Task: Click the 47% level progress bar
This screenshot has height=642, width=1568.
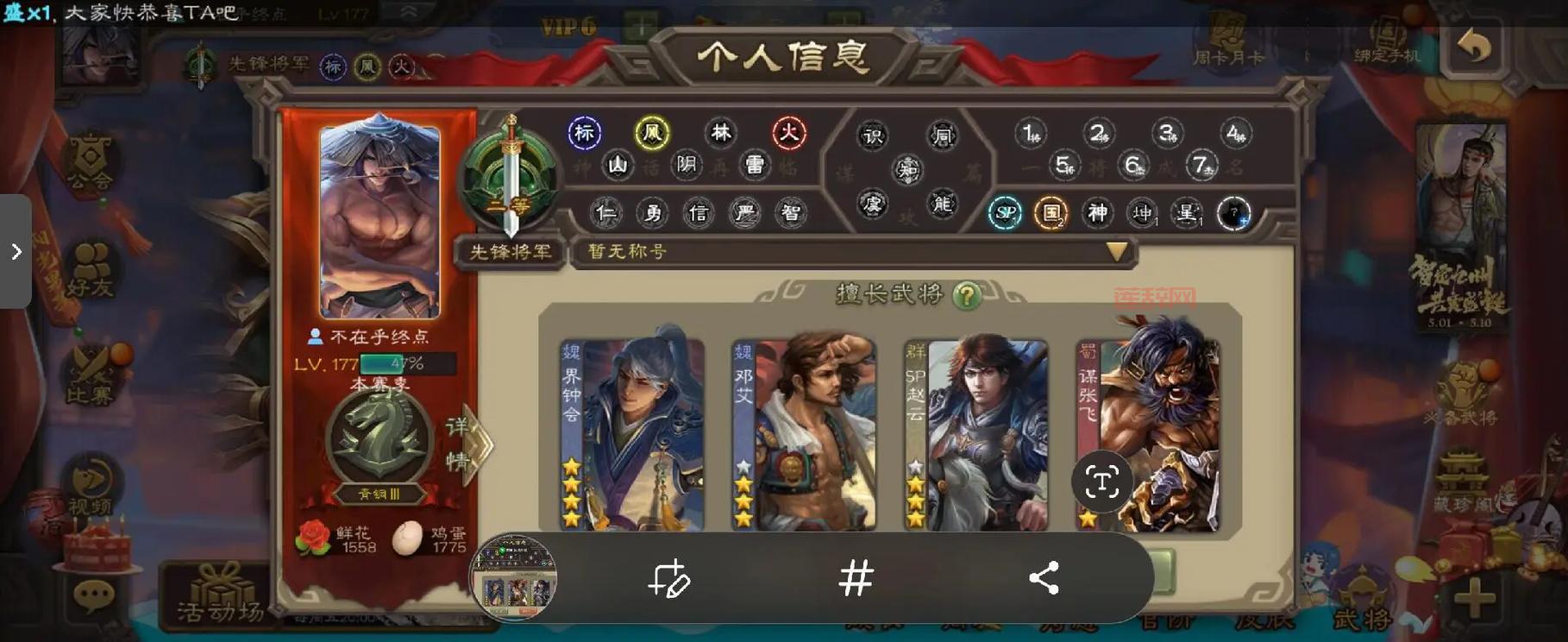Action: pyautogui.click(x=410, y=364)
